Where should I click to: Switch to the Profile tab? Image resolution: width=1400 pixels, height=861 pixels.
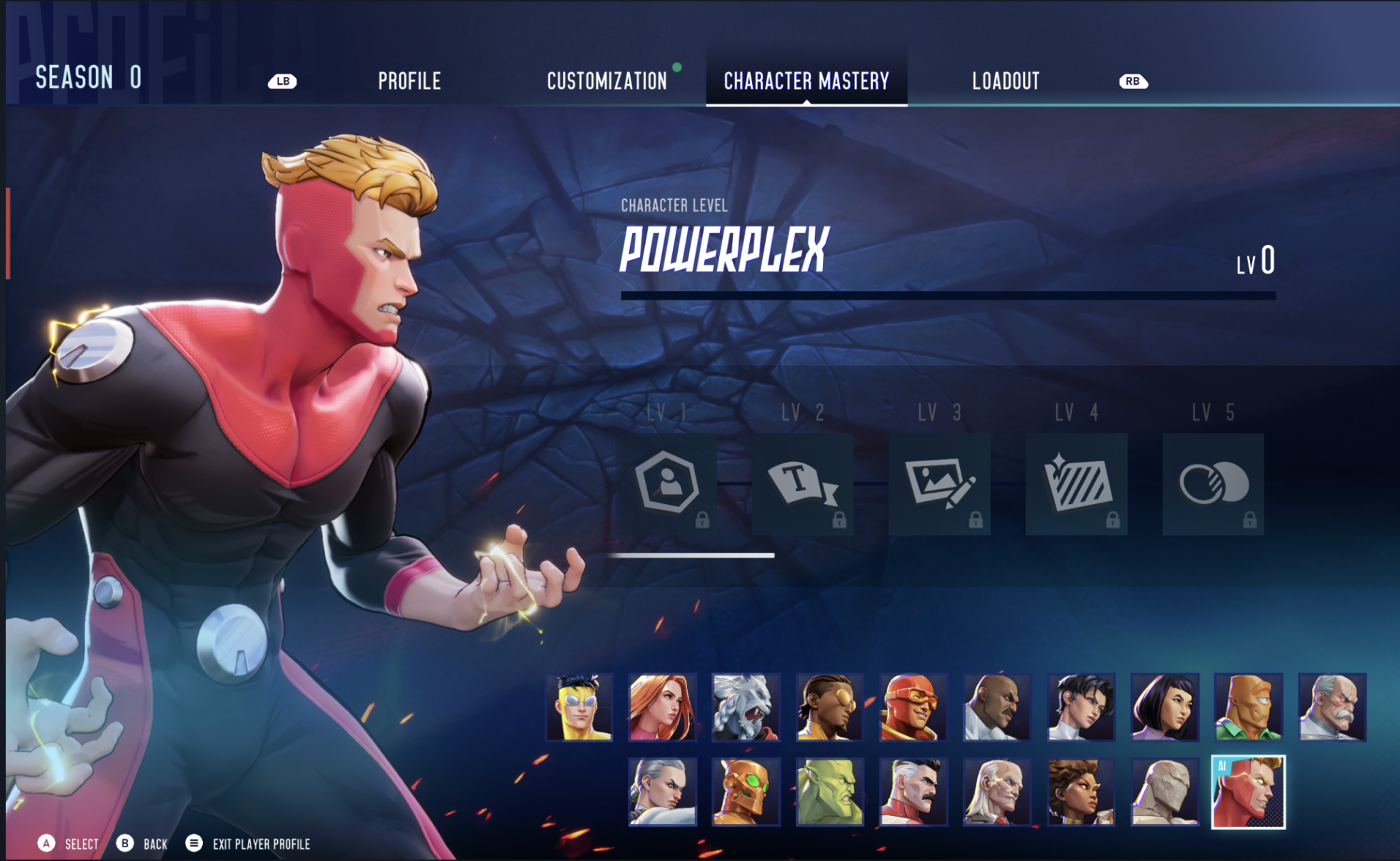(x=409, y=80)
